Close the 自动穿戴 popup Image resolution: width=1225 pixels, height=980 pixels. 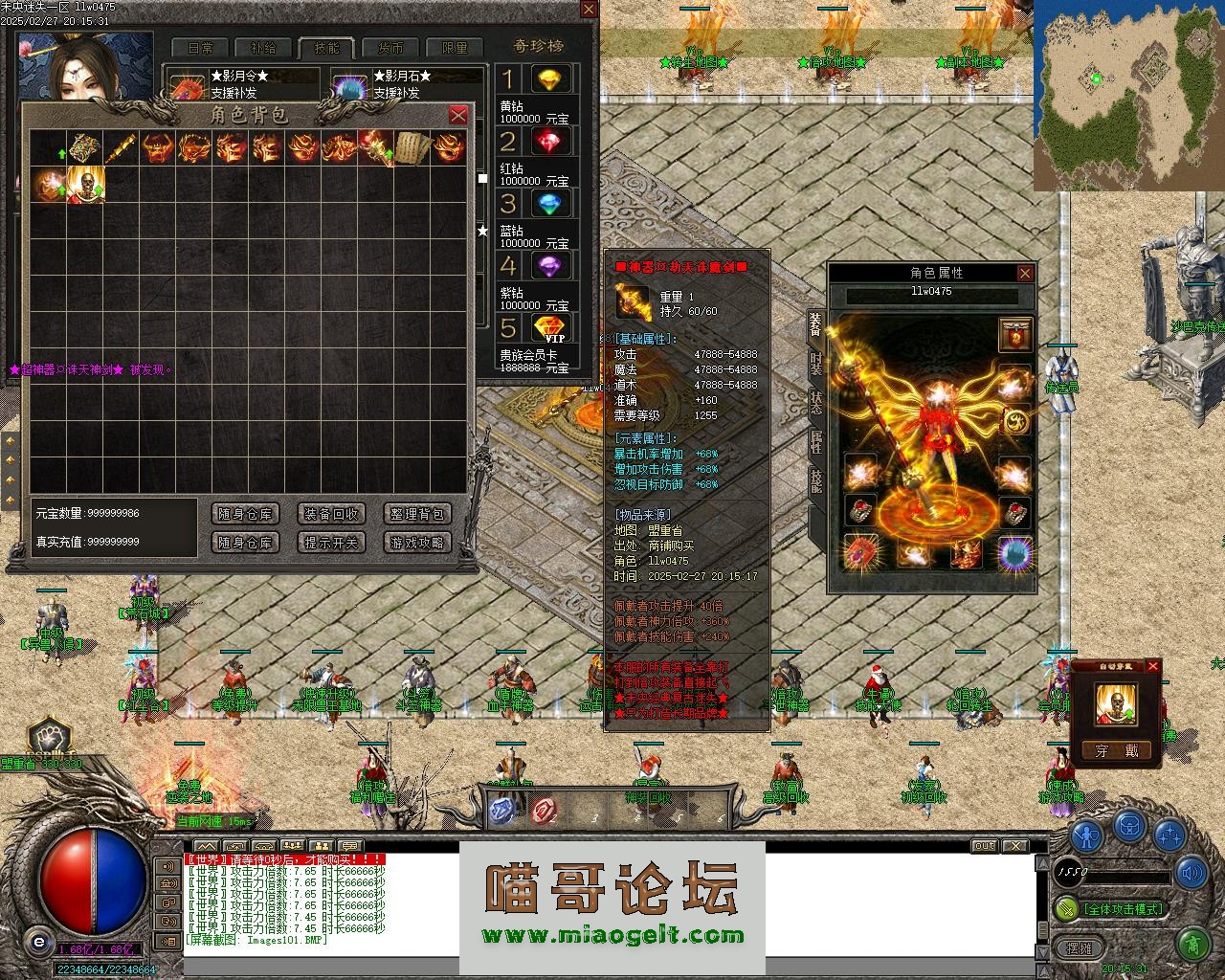[1152, 666]
